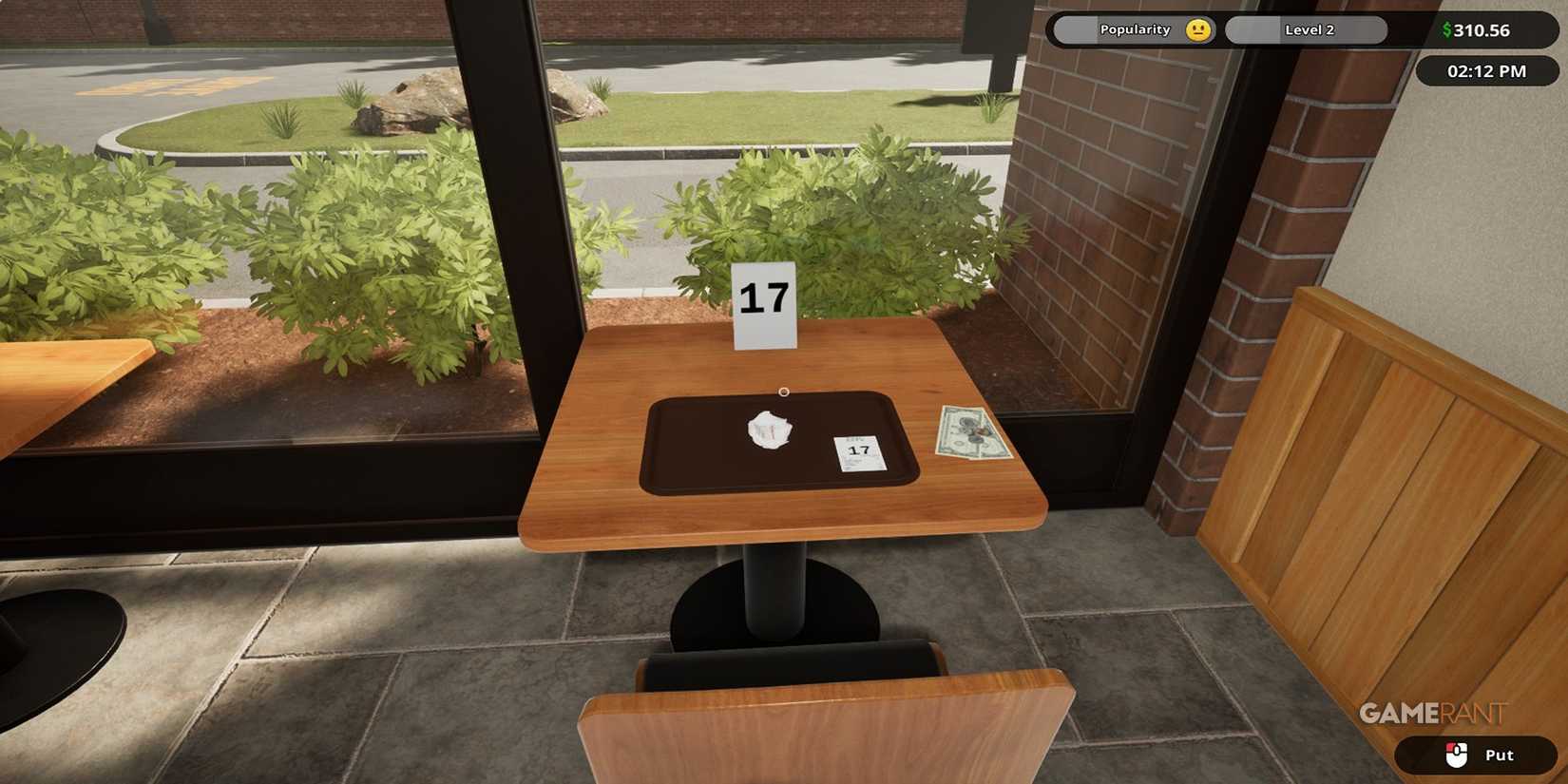Select the green dollar sign money icon
The width and height of the screenshot is (1568, 784).
[1445, 29]
